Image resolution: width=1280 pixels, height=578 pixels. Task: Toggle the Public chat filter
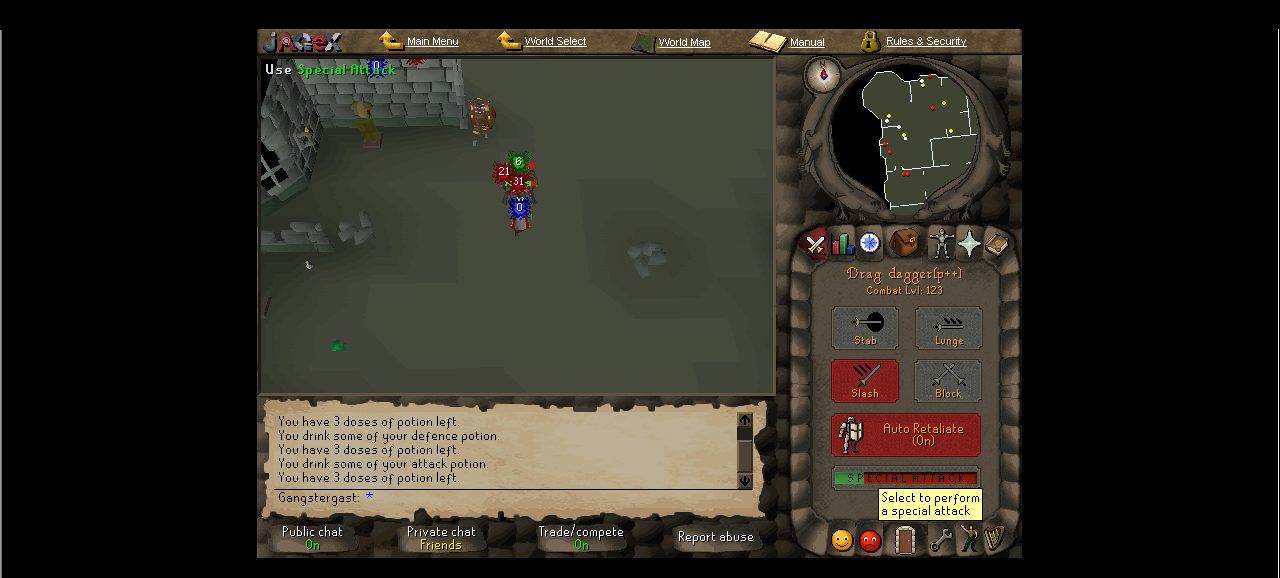tap(312, 538)
